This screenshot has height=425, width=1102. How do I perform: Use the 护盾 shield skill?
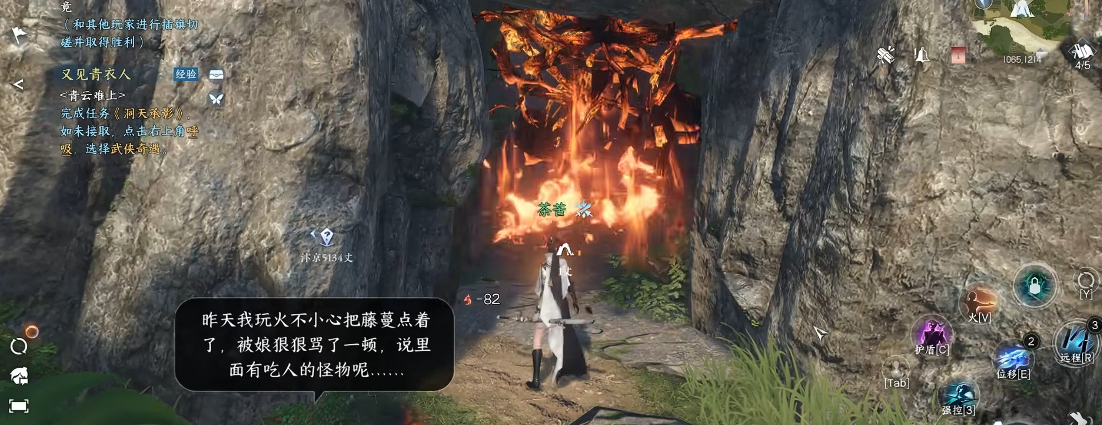tap(934, 333)
